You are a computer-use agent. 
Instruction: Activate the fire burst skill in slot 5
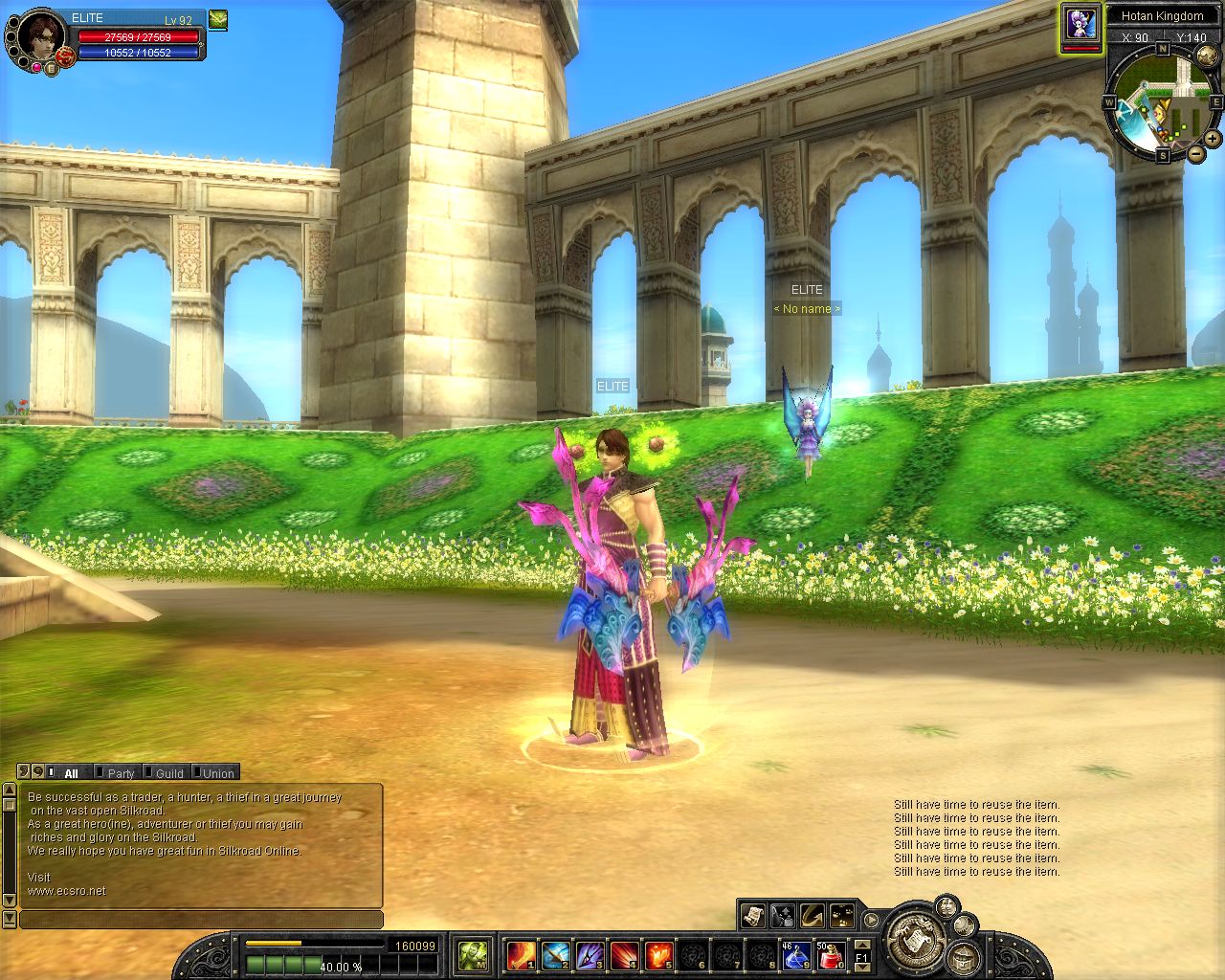click(x=658, y=954)
